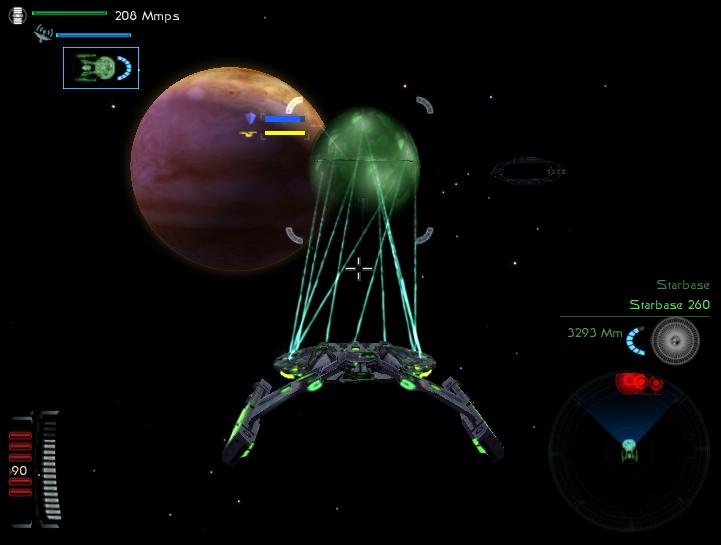Adjust the white throttle segment gauge
This screenshot has height=545, width=721.
point(47,468)
